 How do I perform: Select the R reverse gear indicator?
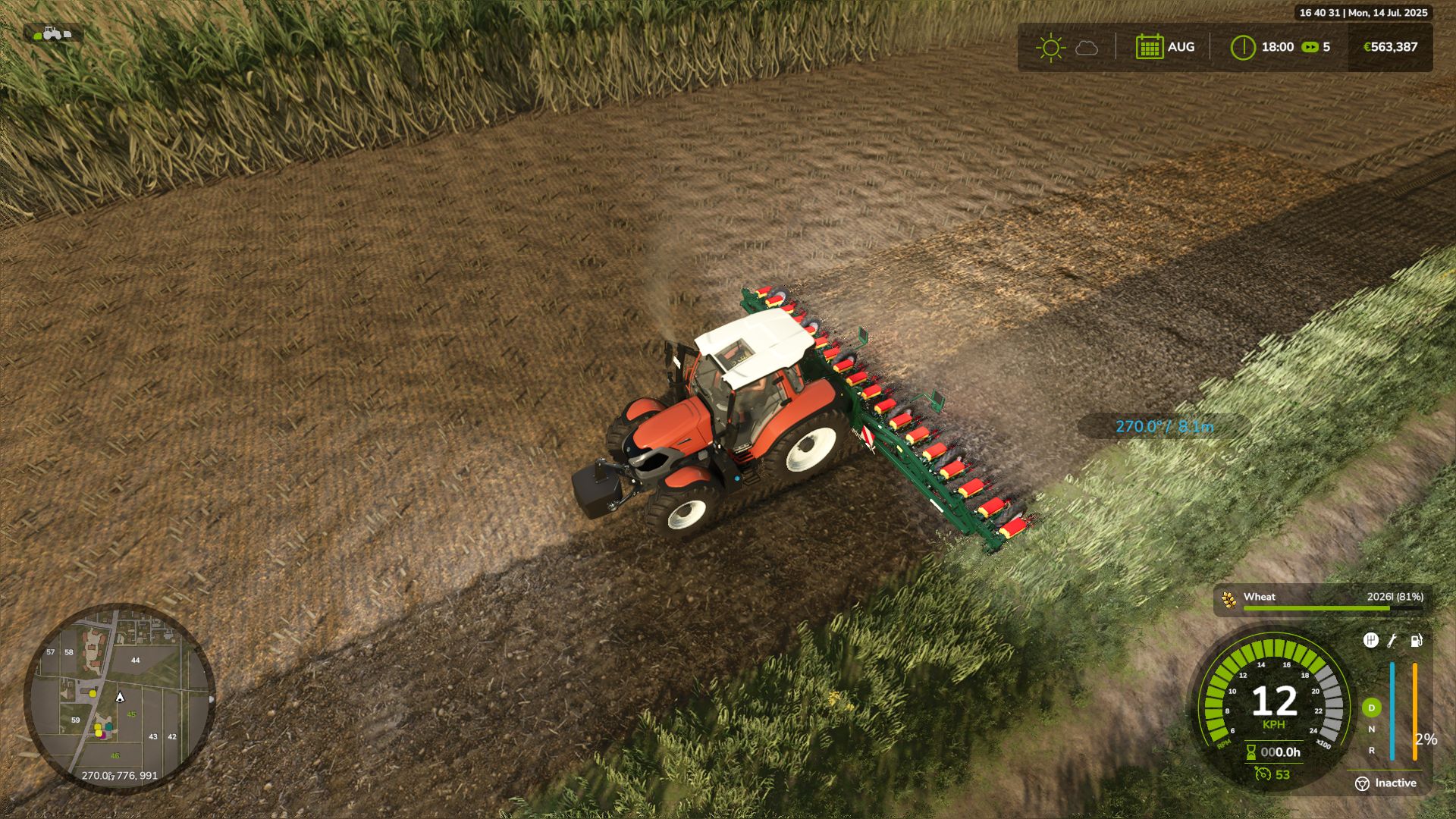(1372, 752)
